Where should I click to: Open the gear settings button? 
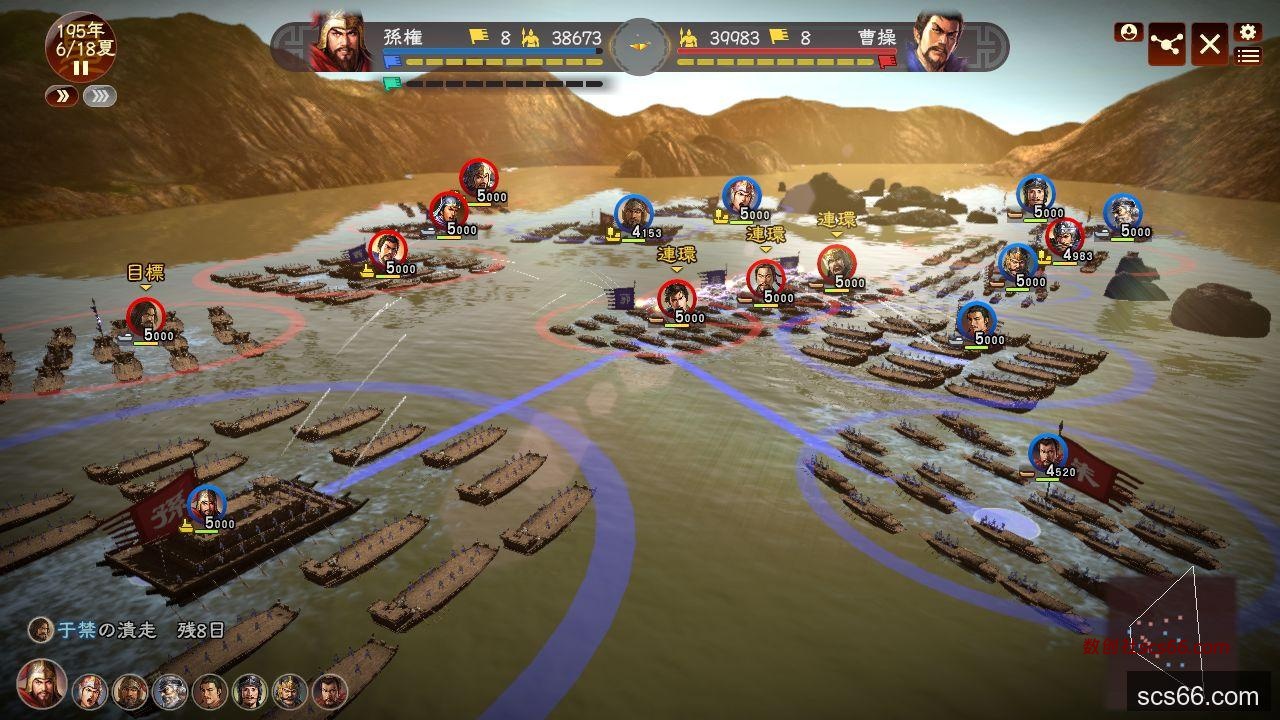click(1247, 32)
